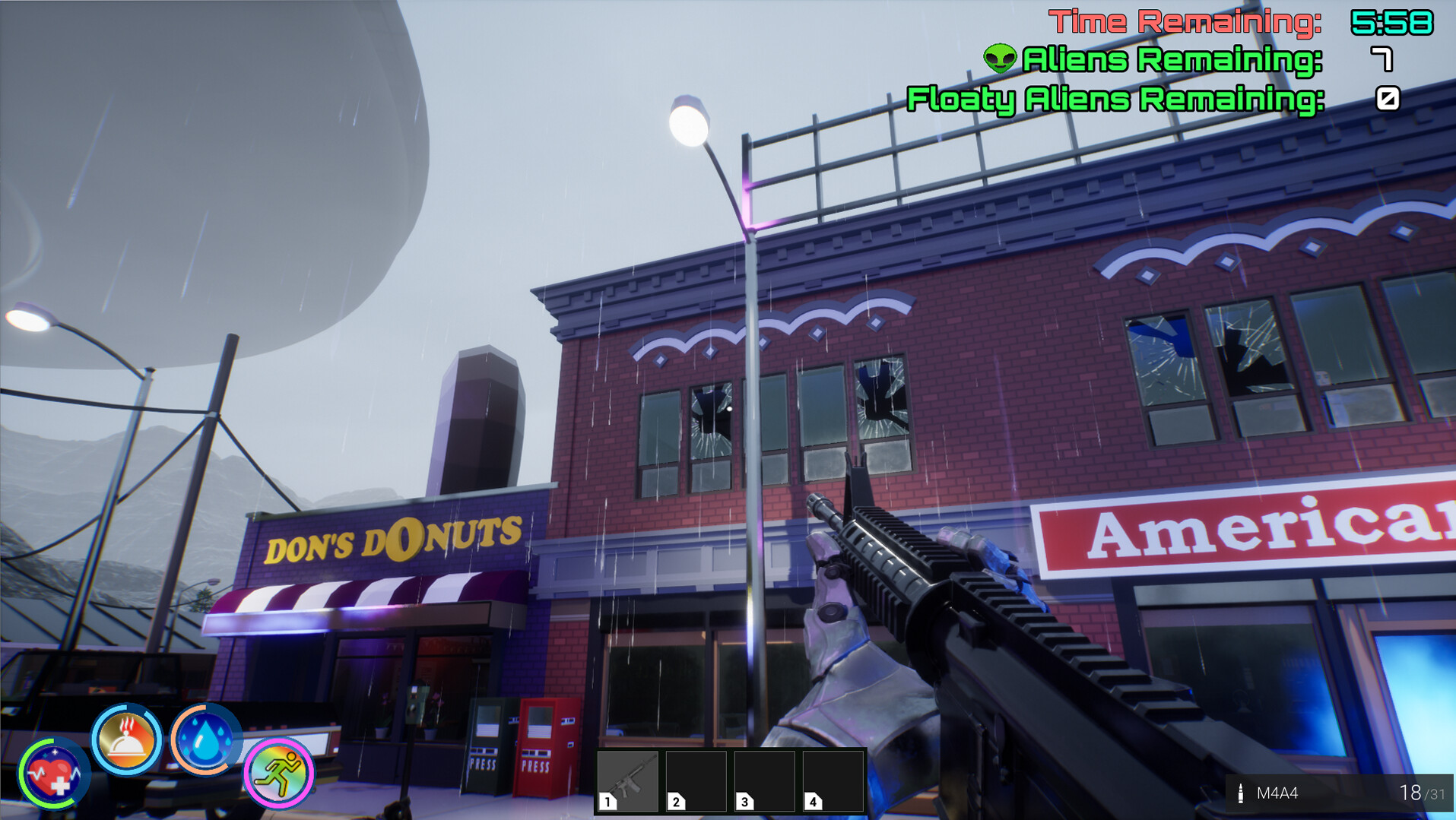The image size is (1456, 820).
Task: Select empty hotbar slot 4
Action: click(832, 780)
